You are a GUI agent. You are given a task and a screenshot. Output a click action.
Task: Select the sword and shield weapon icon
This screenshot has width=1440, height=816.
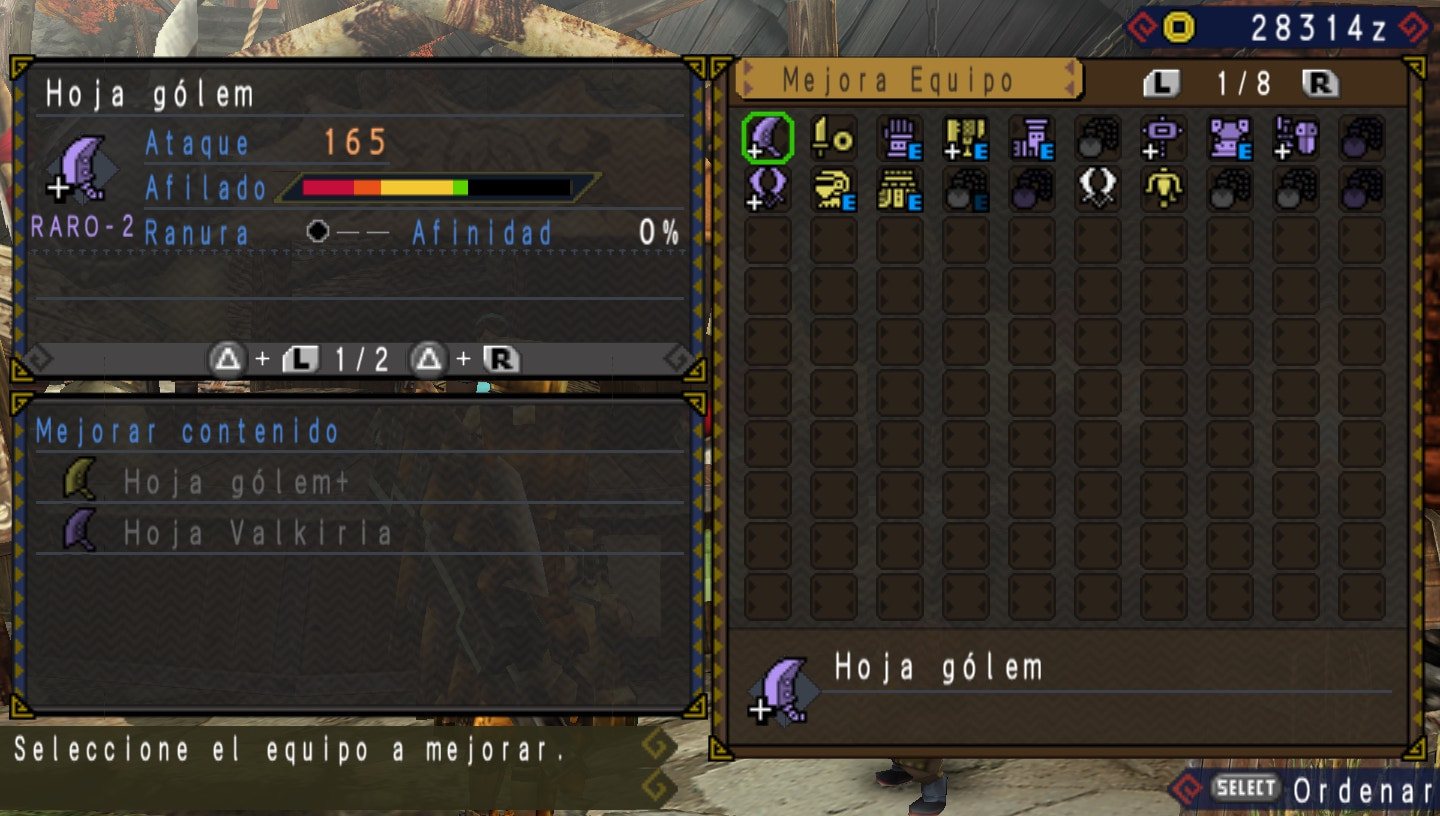pyautogui.click(x=835, y=140)
